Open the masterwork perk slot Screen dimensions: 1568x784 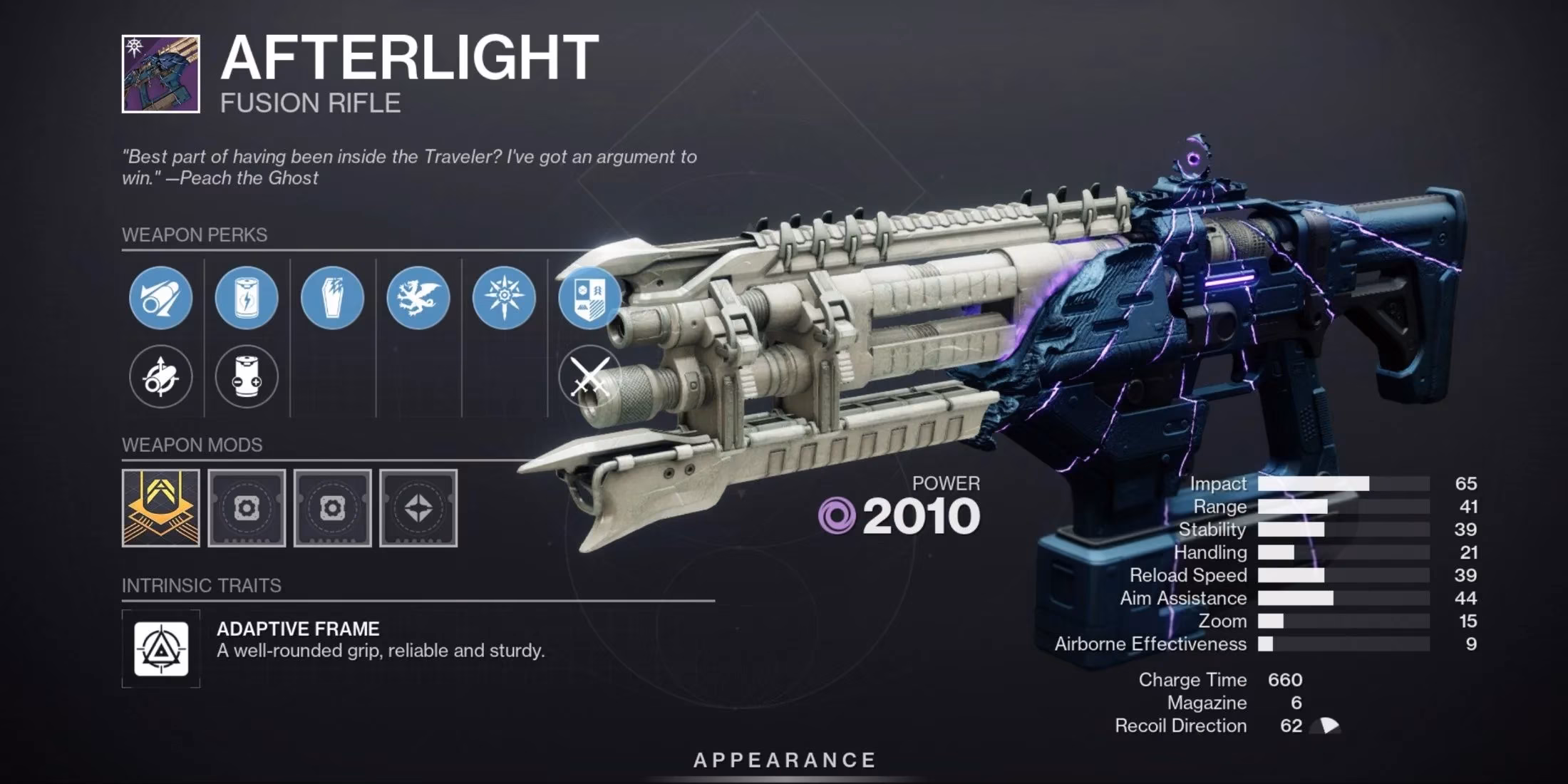pos(591,299)
